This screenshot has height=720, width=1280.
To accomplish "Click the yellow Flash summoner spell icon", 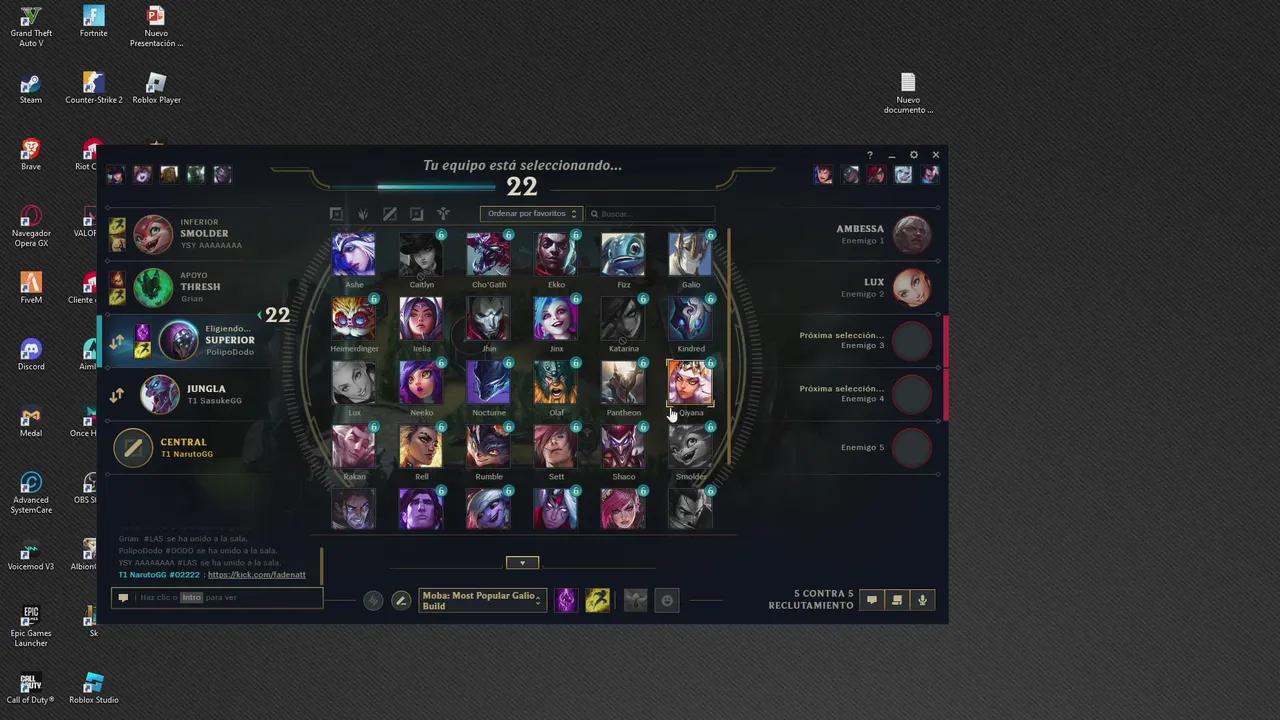I will pos(597,600).
